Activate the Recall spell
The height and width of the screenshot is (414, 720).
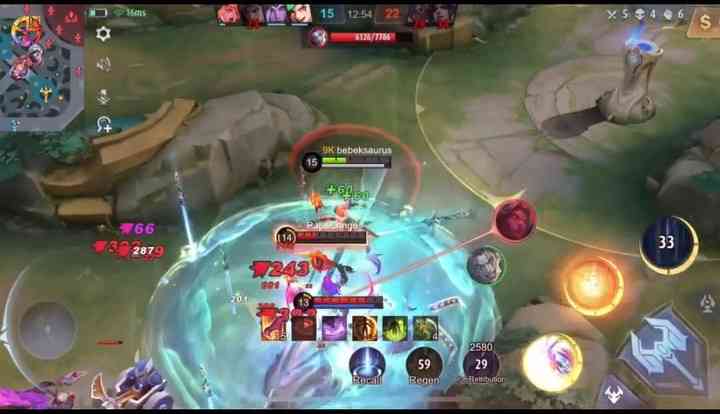click(x=367, y=364)
